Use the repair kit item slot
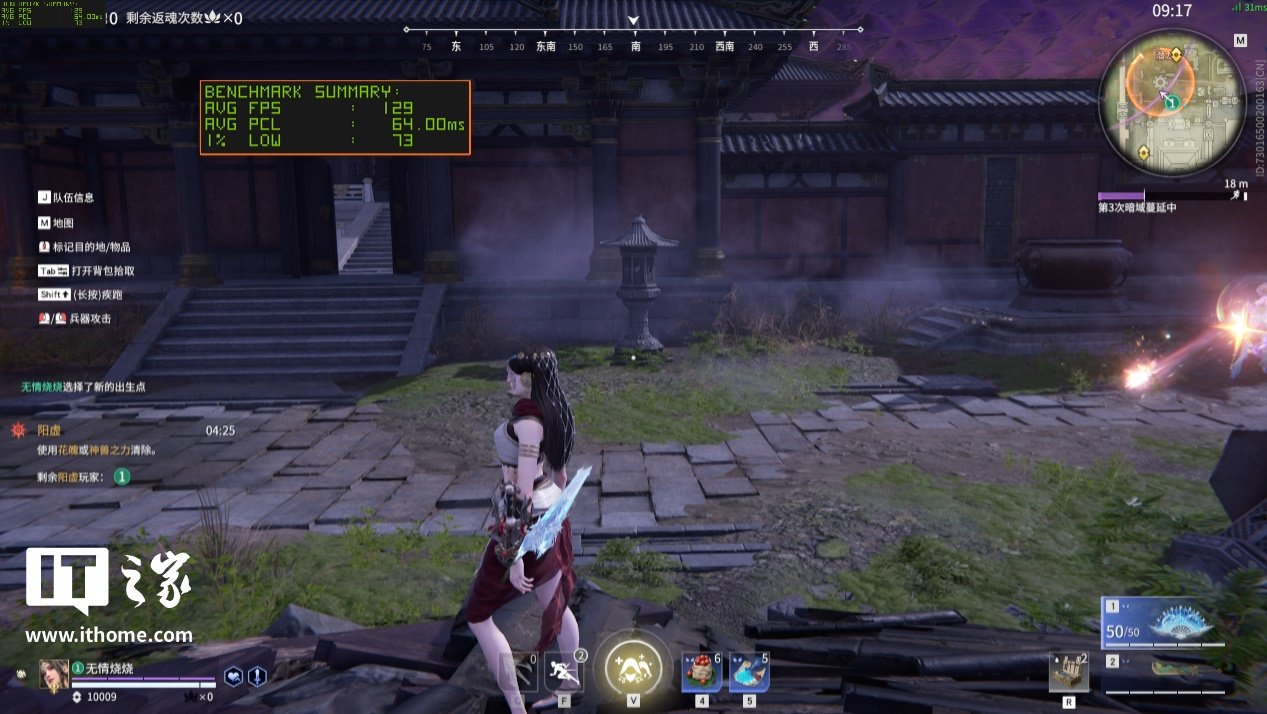Viewport: 1267px width, 714px height. 1068,671
